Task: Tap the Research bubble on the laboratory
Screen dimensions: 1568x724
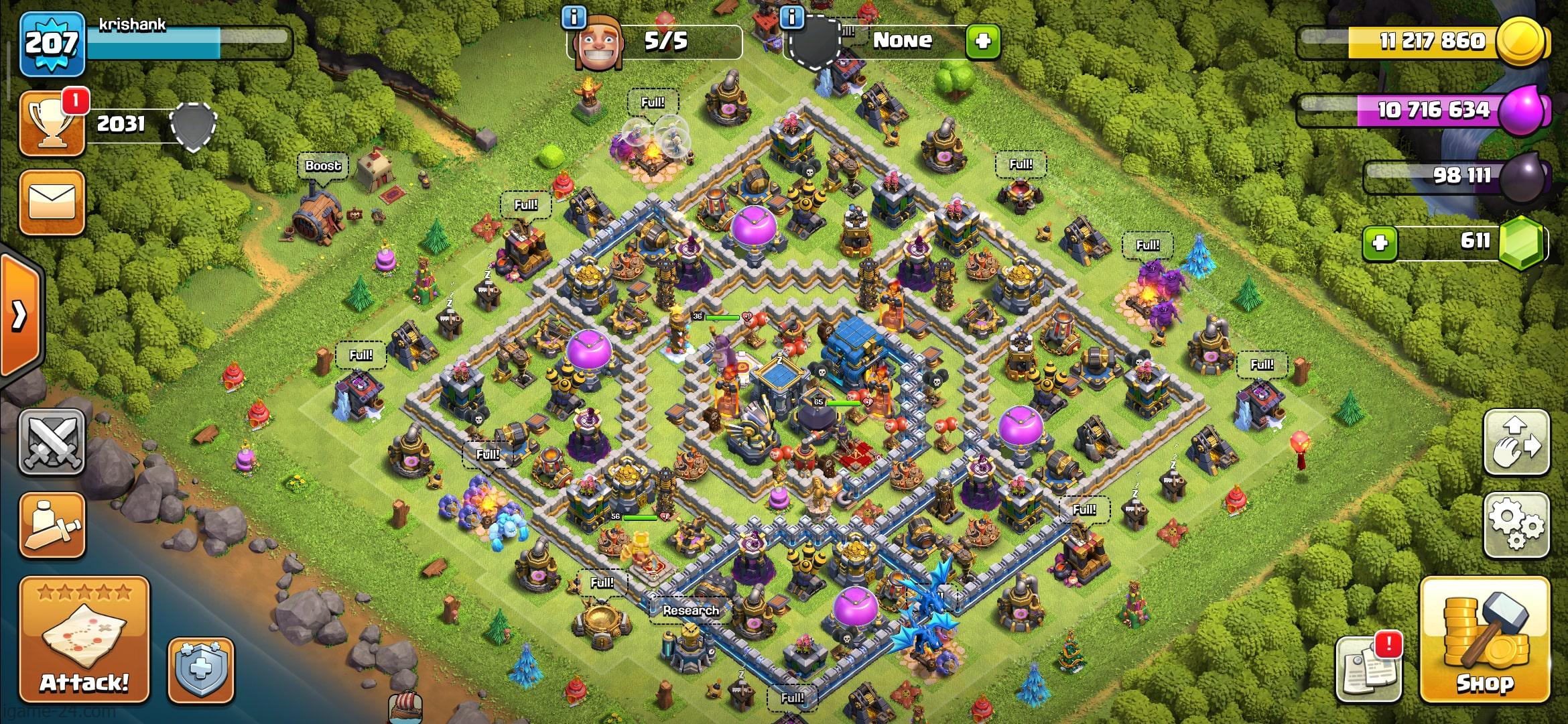Action: tap(690, 610)
